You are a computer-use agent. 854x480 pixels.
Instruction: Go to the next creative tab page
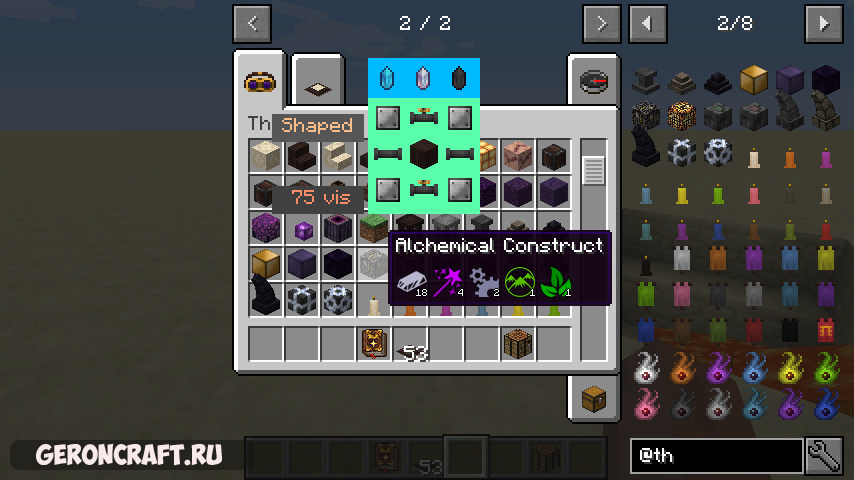coord(600,23)
